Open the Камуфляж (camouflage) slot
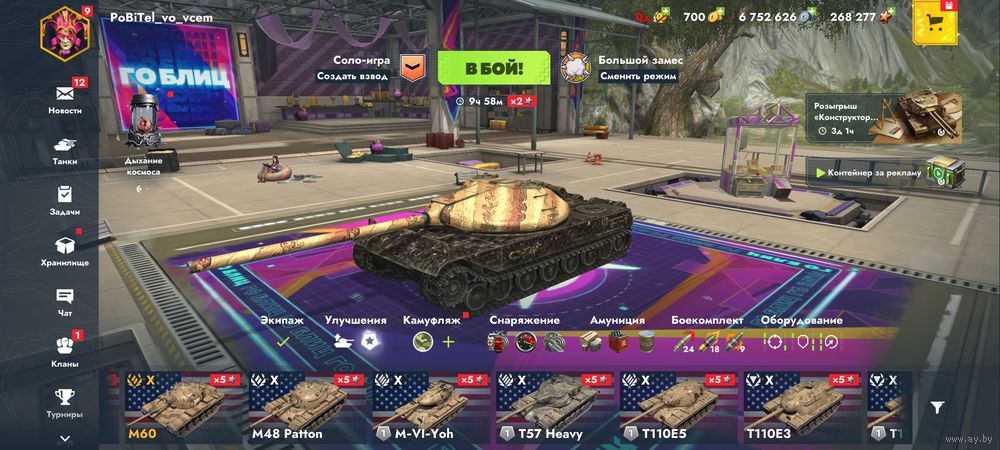Image resolution: width=1000 pixels, height=450 pixels. (434, 341)
